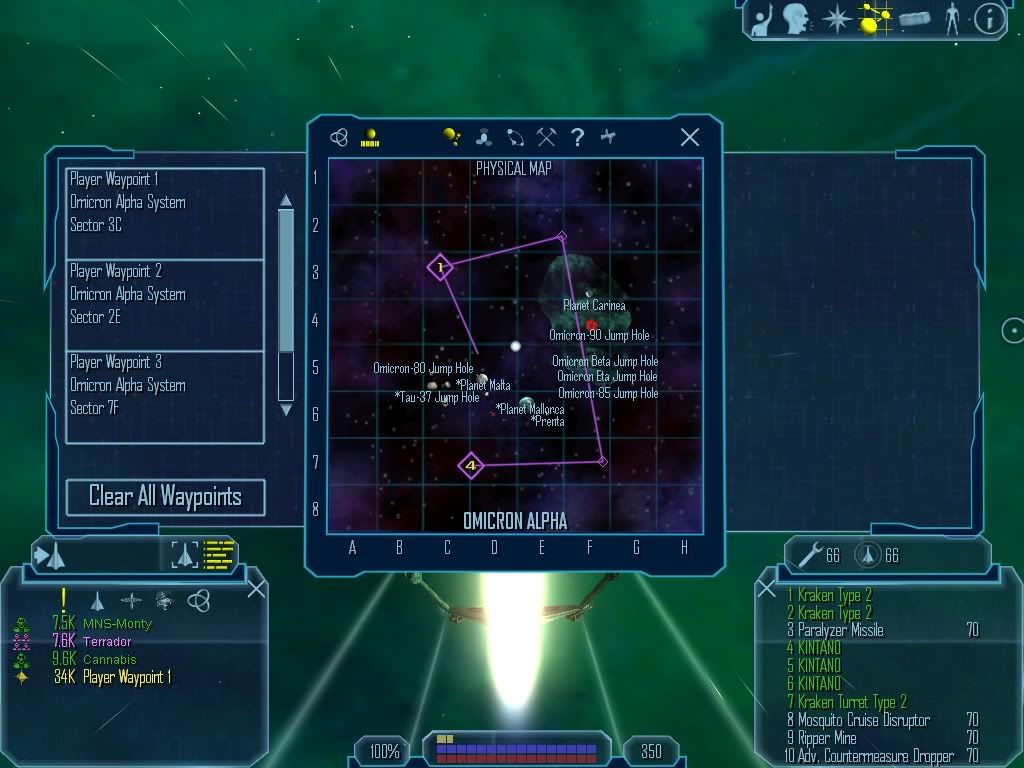Close the navigation map window
The height and width of the screenshot is (768, 1024).
pyautogui.click(x=690, y=138)
